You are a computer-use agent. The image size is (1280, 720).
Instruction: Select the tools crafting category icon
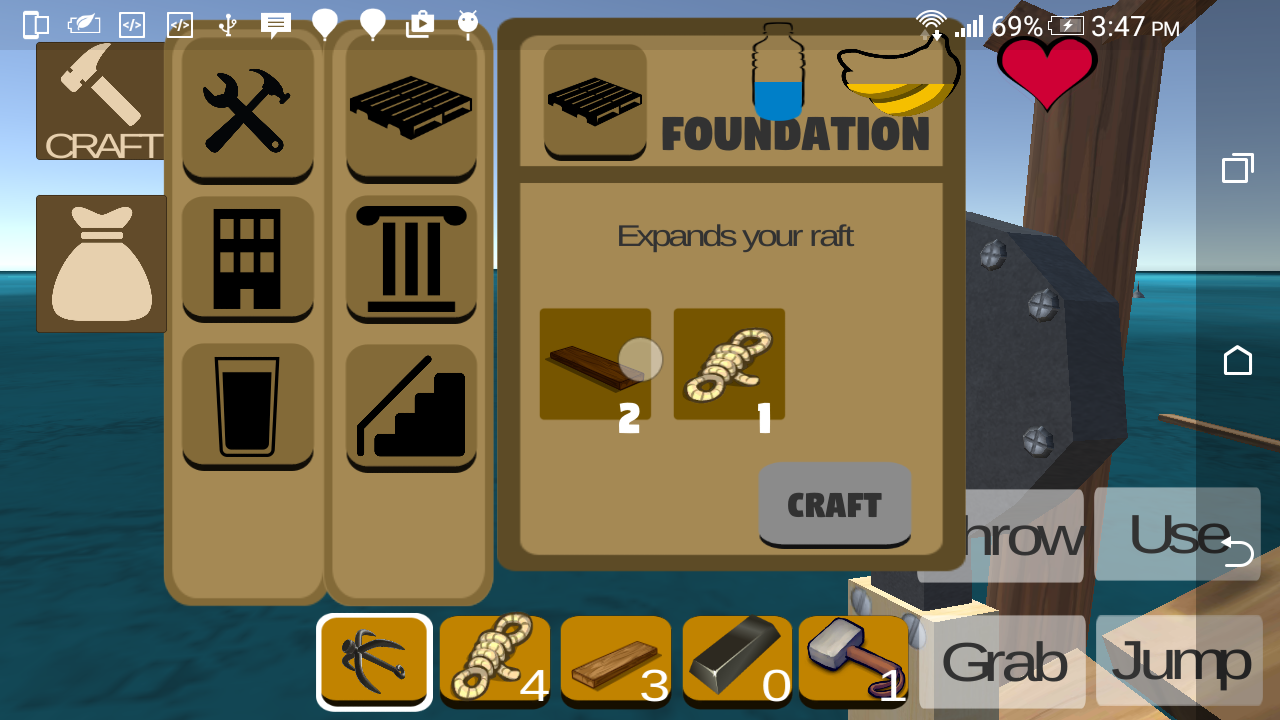(x=247, y=113)
